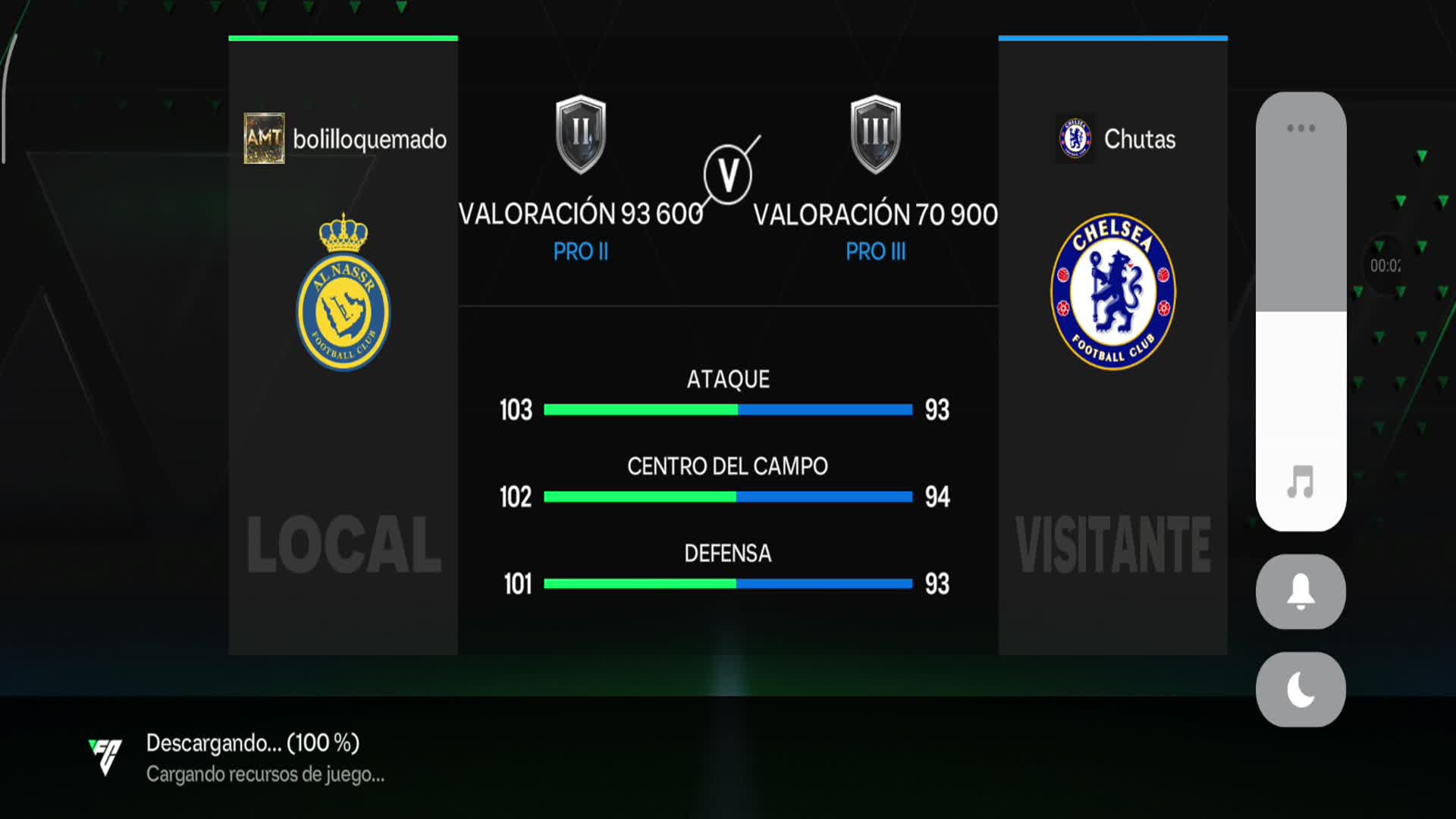Image resolution: width=1456 pixels, height=819 pixels.
Task: Enable do-not-disturb with the moon toggle
Action: (1300, 689)
